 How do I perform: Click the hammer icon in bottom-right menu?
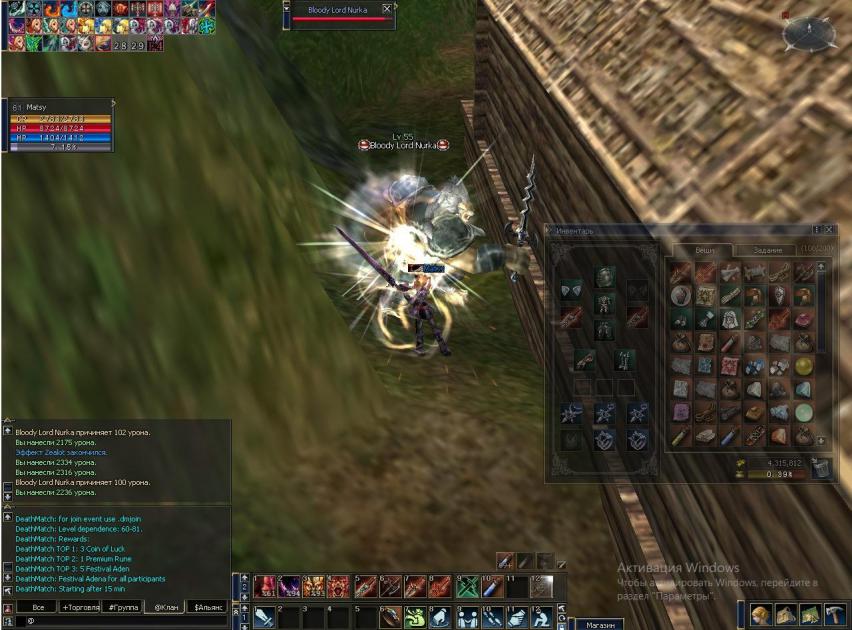834,615
